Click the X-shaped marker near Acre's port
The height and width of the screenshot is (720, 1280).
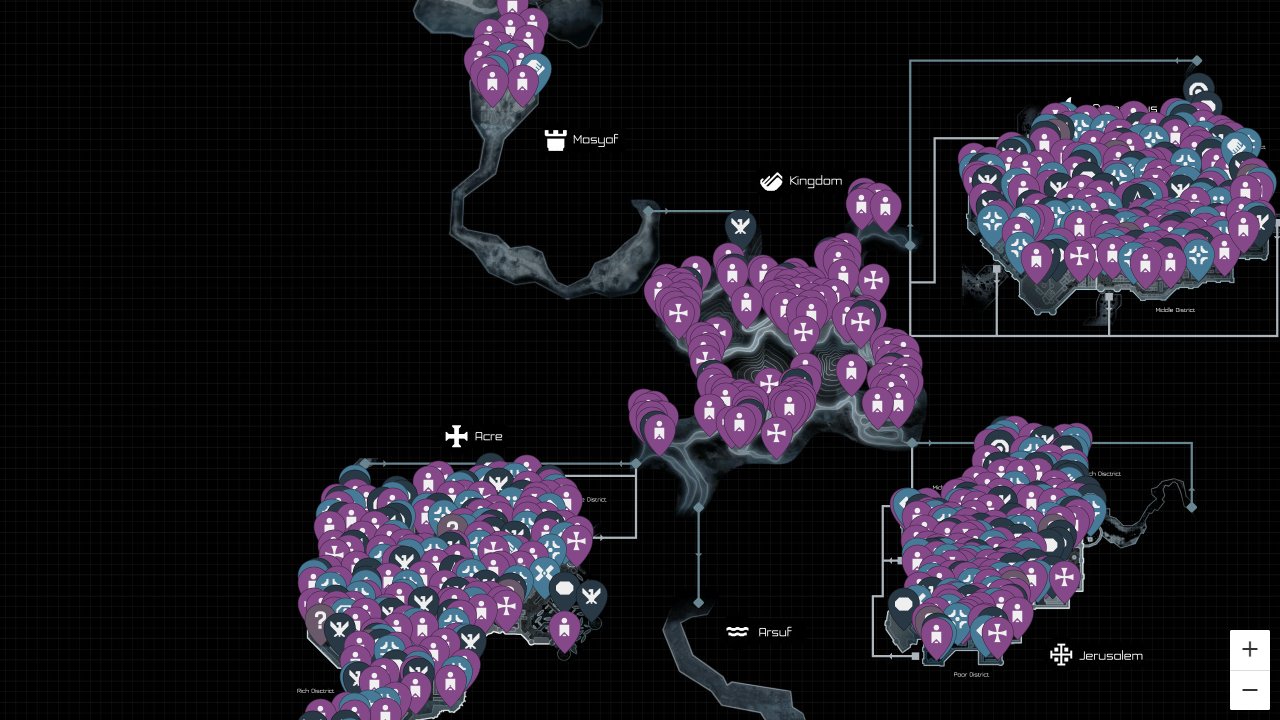(545, 573)
